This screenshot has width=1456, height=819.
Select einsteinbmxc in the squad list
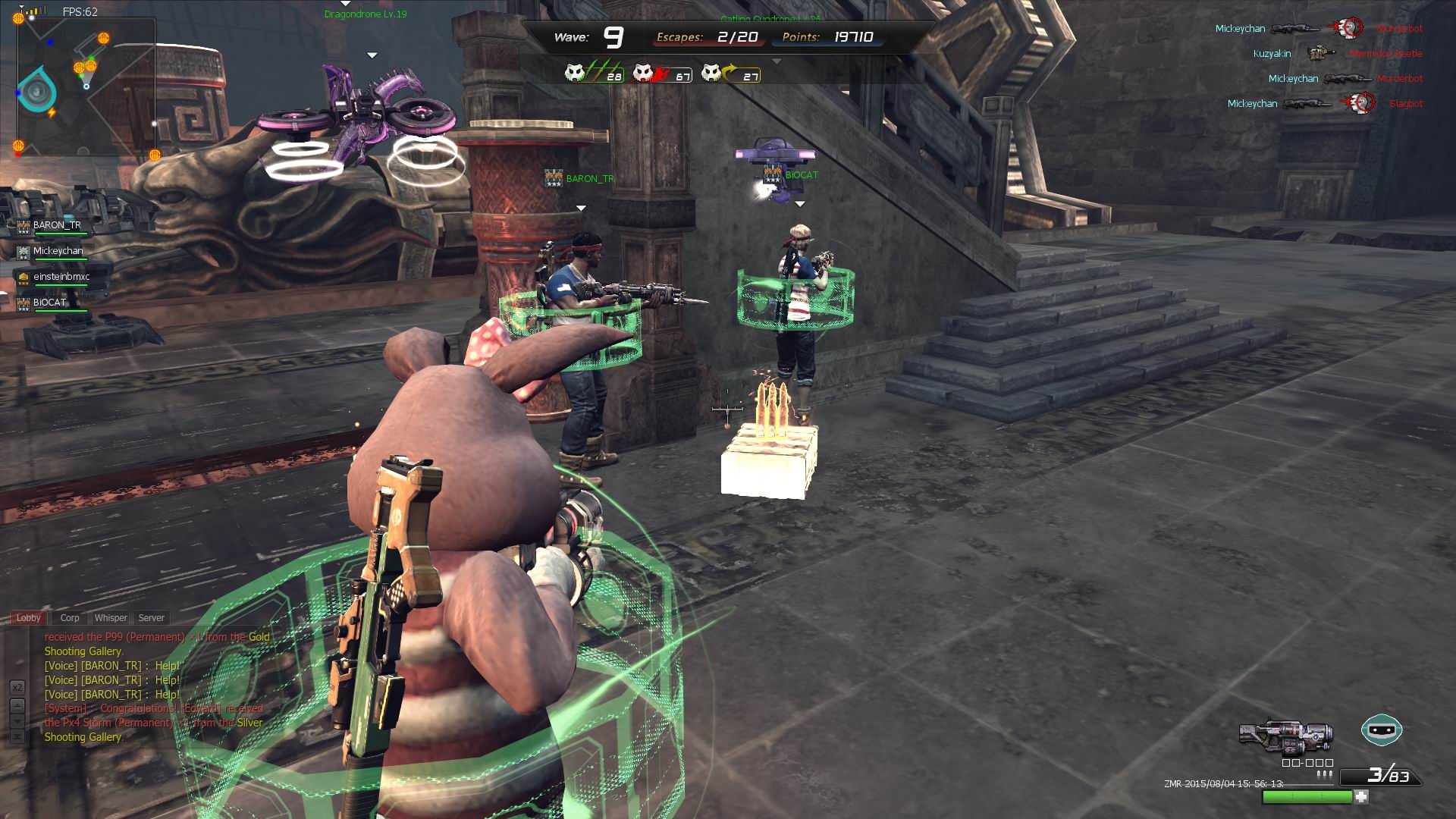tap(61, 278)
